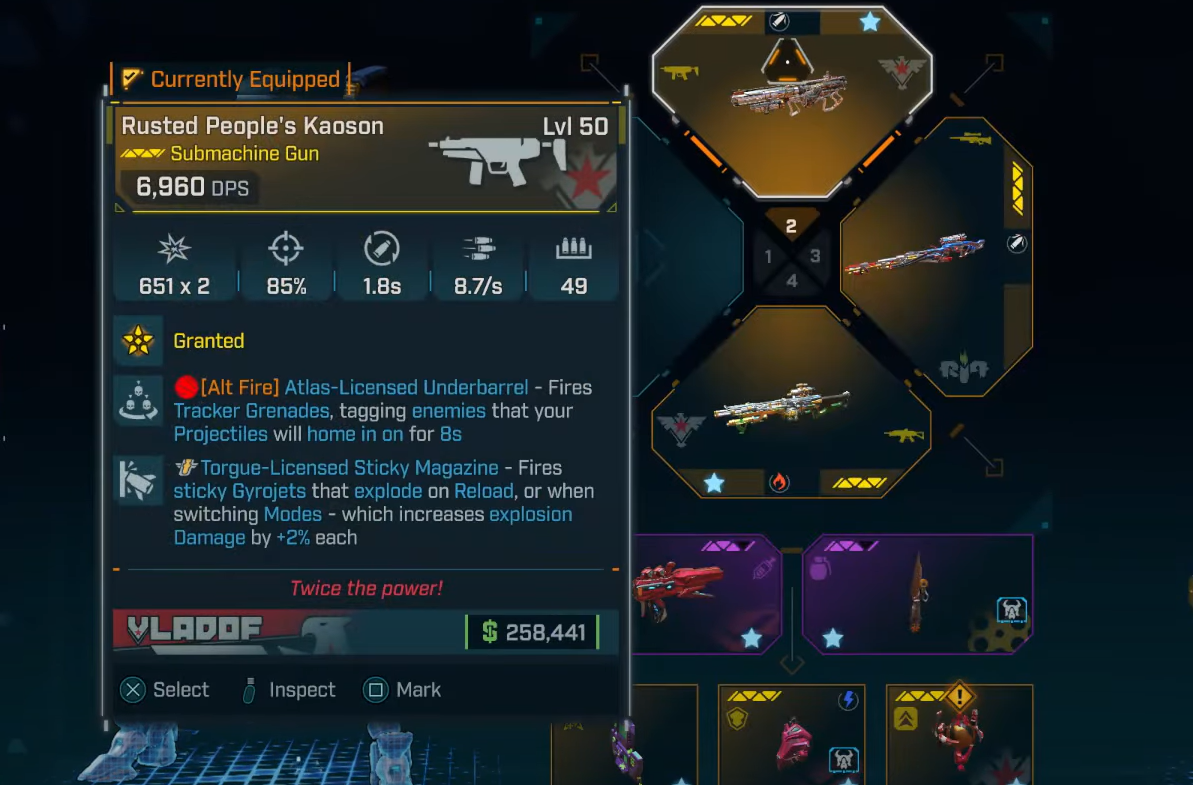This screenshot has height=785, width=1193.
Task: Pick the assault rifle weapon slot
Action: [x=791, y=404]
